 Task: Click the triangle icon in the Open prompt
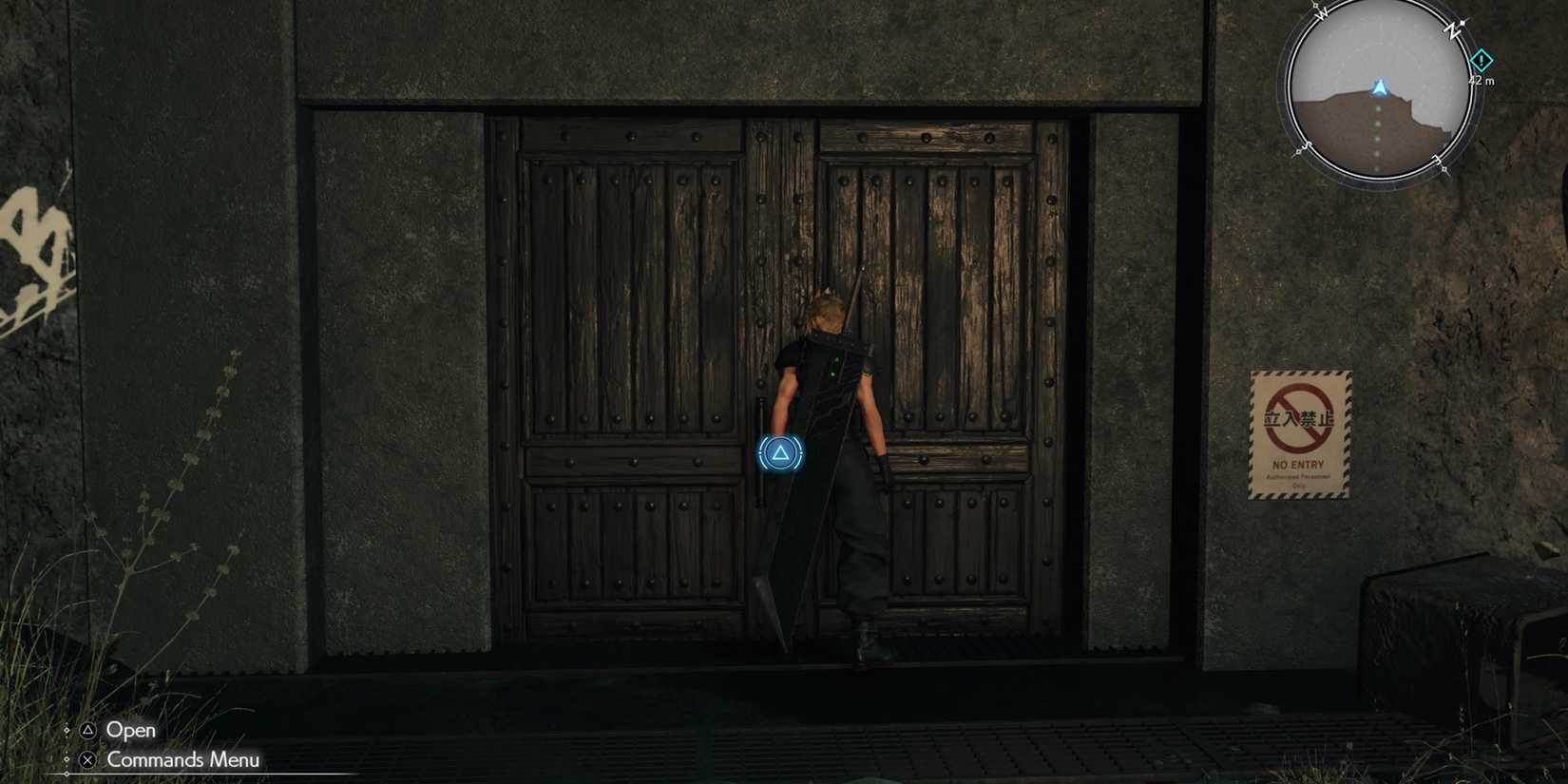point(88,731)
